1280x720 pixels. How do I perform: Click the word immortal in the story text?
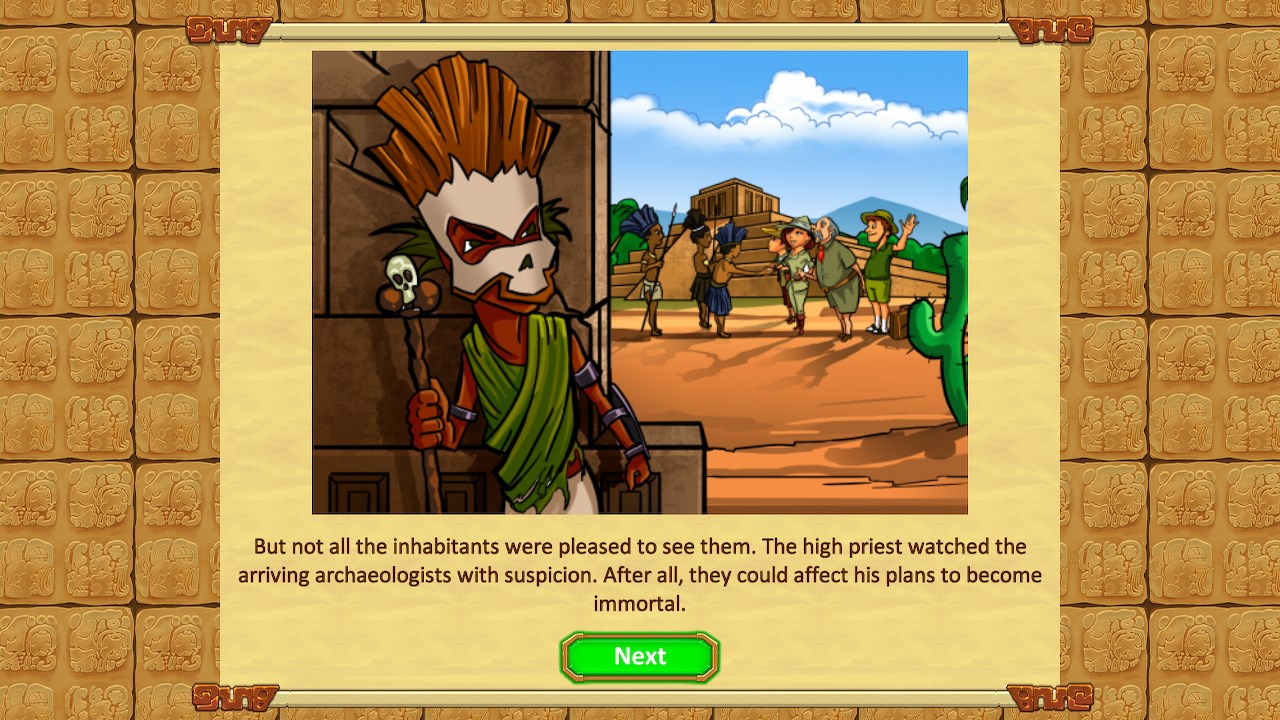pos(639,604)
